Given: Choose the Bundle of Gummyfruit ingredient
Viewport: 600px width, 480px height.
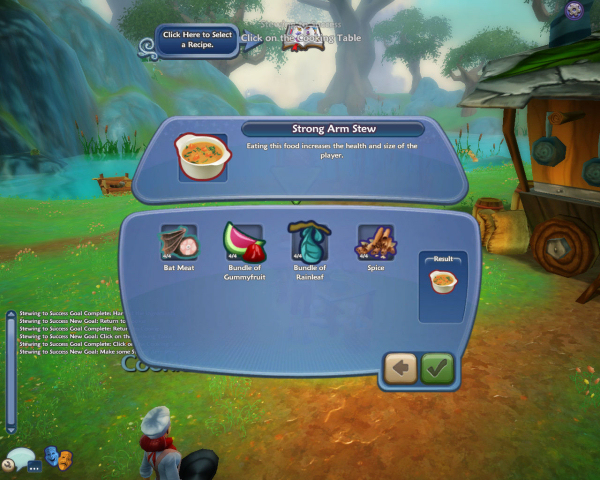Looking at the screenshot, I should click(x=242, y=243).
